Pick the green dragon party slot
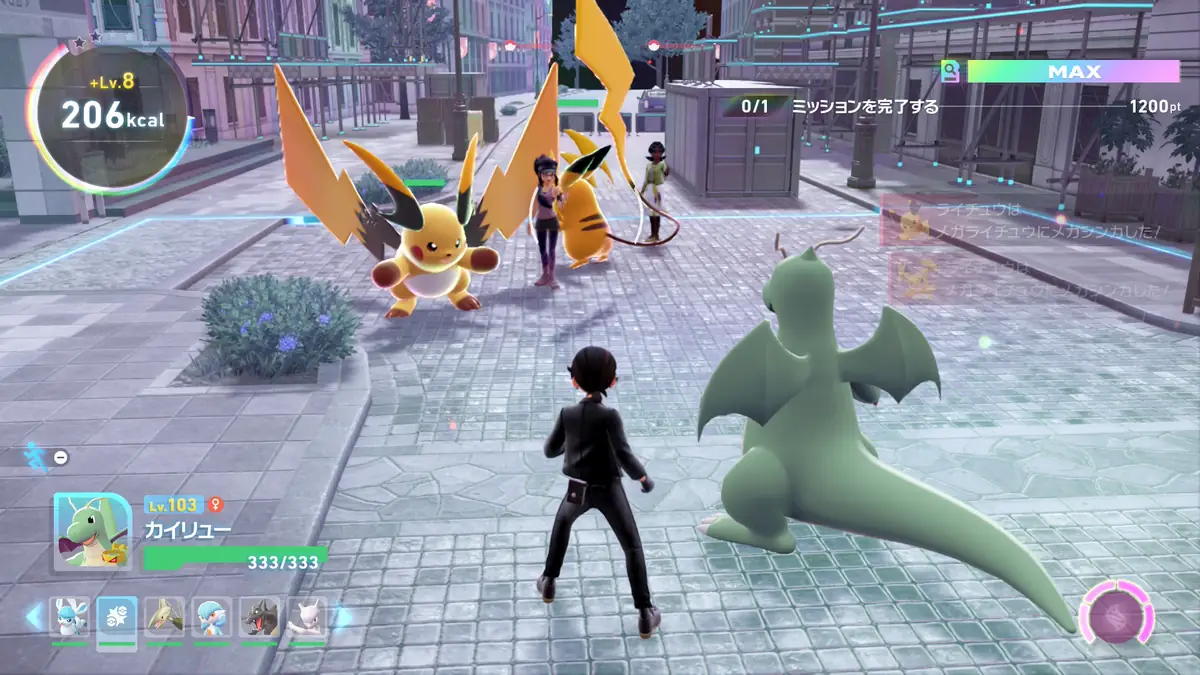Viewport: 1200px width, 675px height. [x=165, y=618]
